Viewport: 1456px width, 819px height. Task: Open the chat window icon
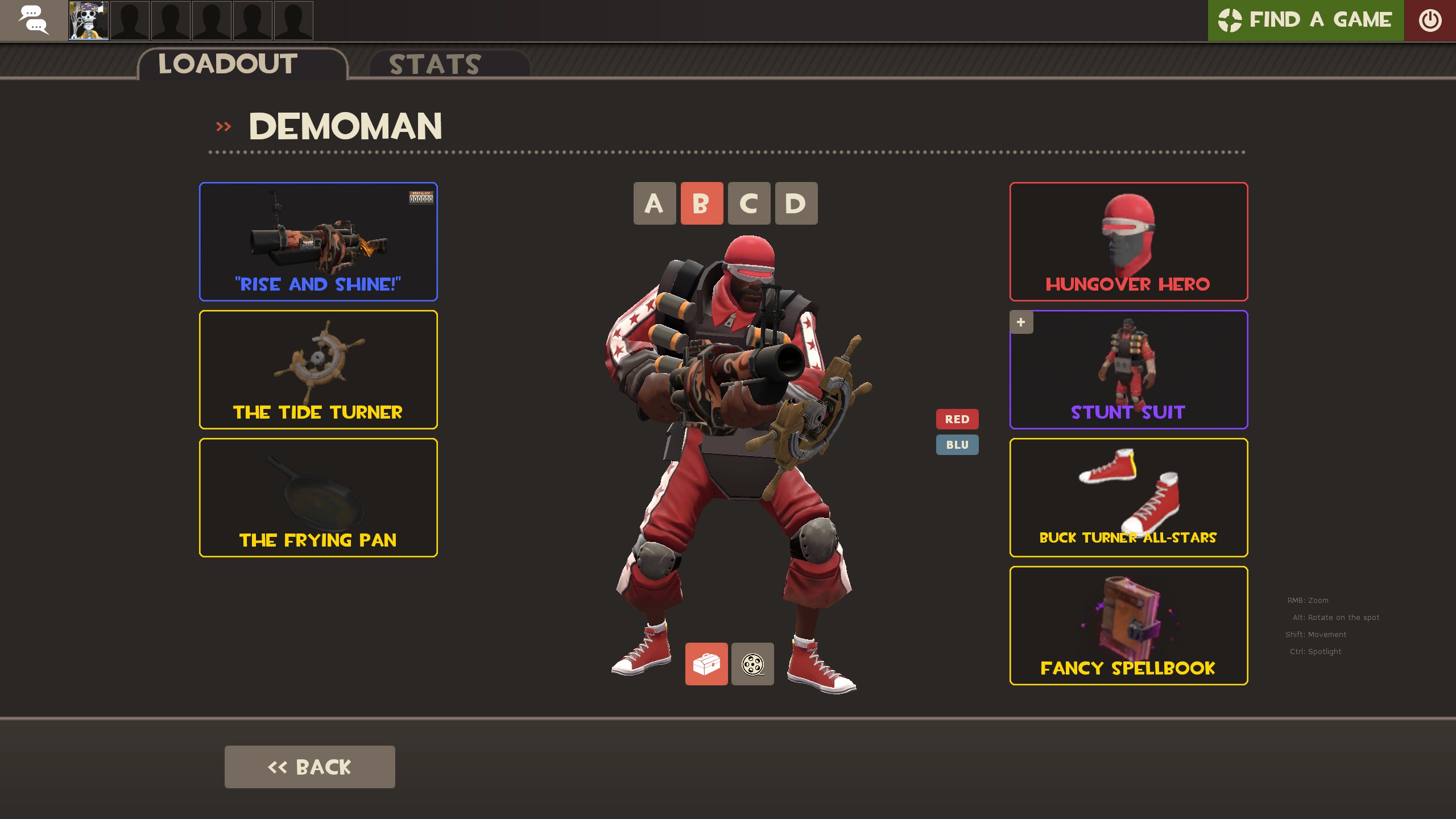(34, 20)
